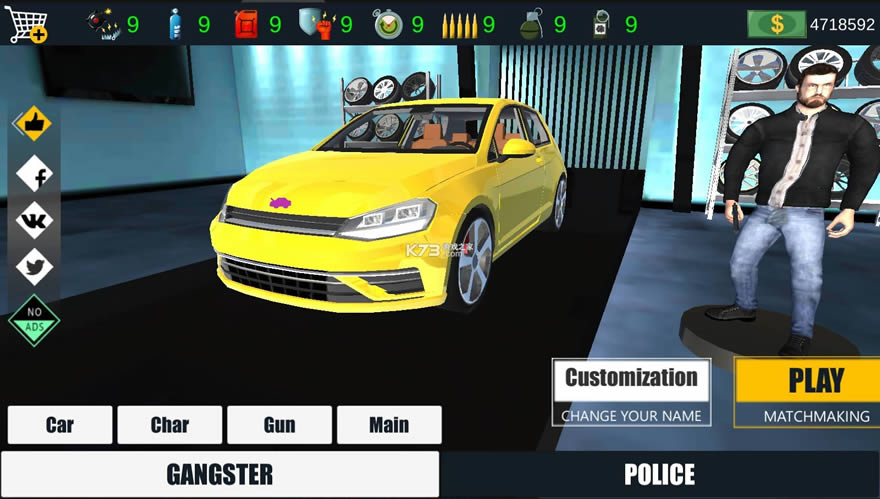The image size is (880, 499).
Task: Select the grenade item icon
Action: point(531,24)
